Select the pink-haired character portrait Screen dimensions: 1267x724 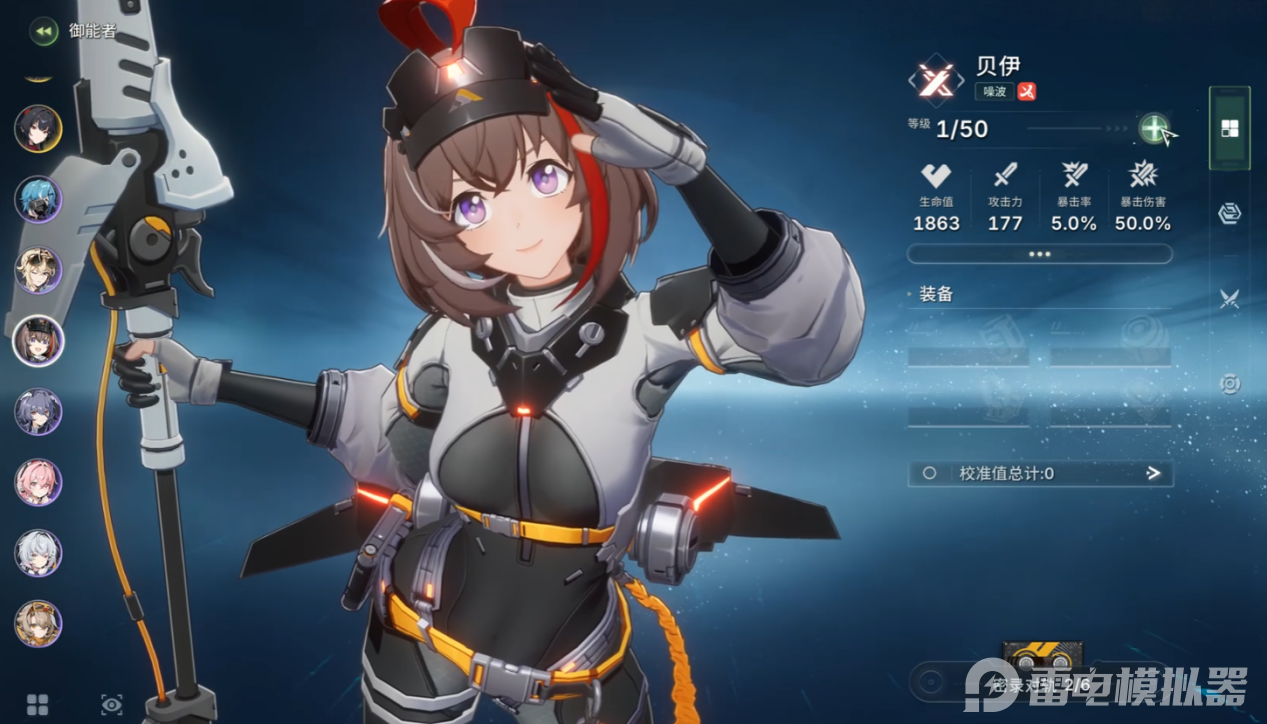[x=38, y=483]
